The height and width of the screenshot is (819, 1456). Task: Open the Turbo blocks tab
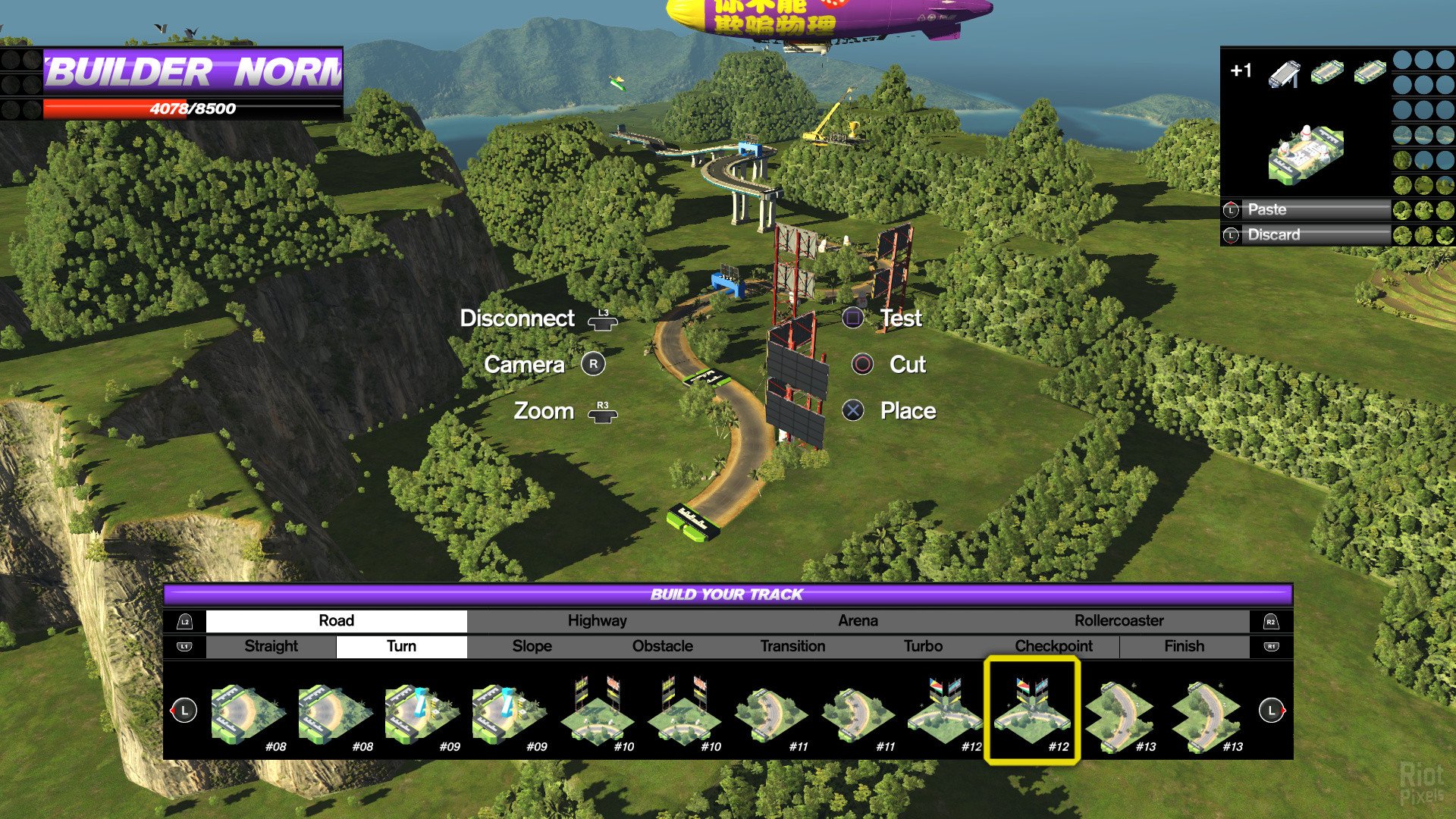pyautogui.click(x=923, y=646)
